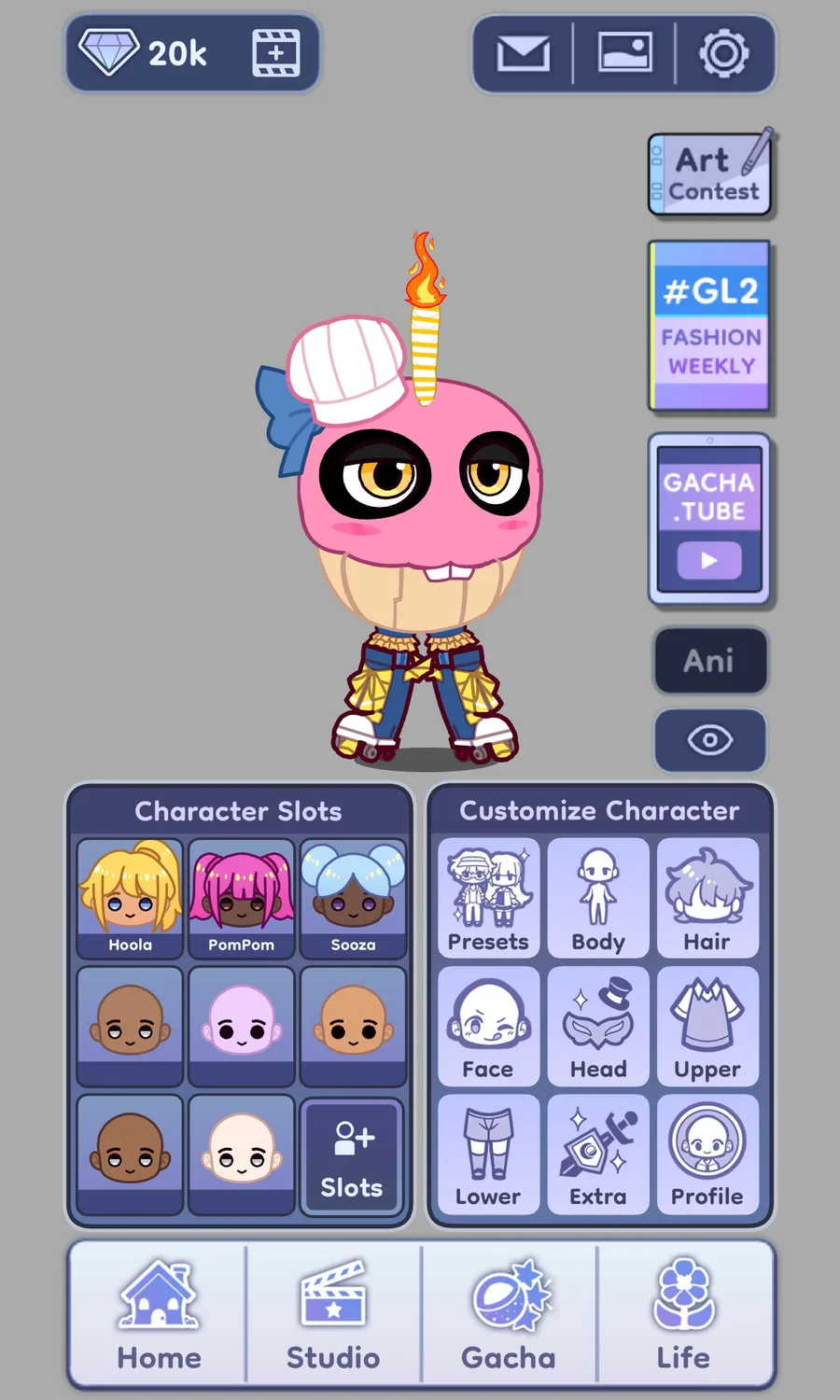
Task: Go to the Gacha tab
Action: coord(509,1314)
